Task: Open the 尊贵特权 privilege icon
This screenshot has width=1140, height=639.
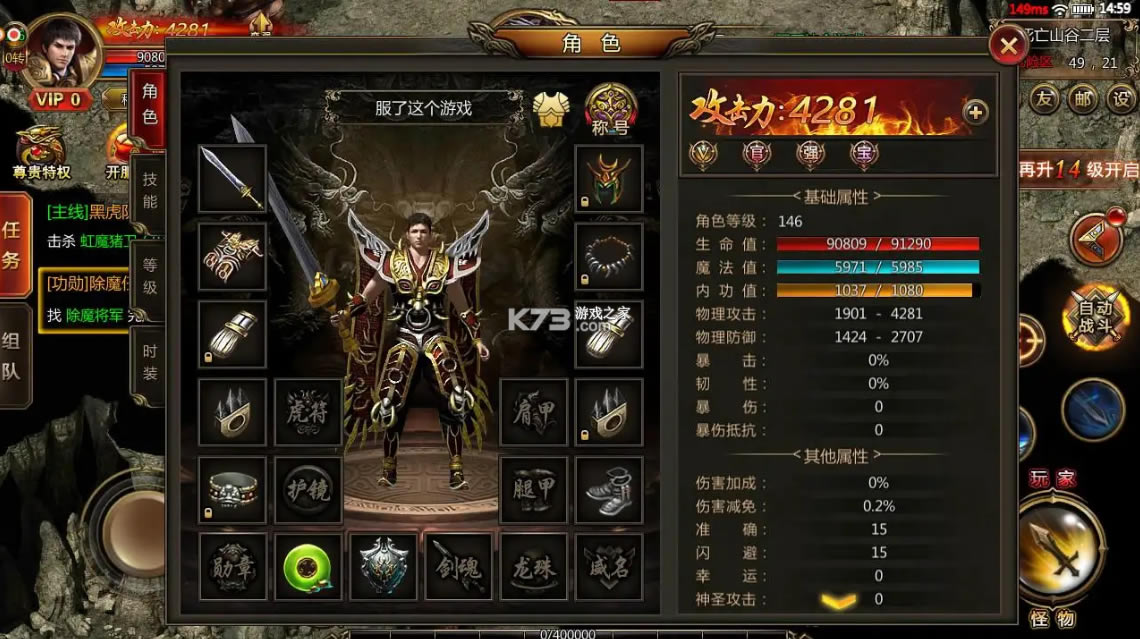Action: pos(40,153)
